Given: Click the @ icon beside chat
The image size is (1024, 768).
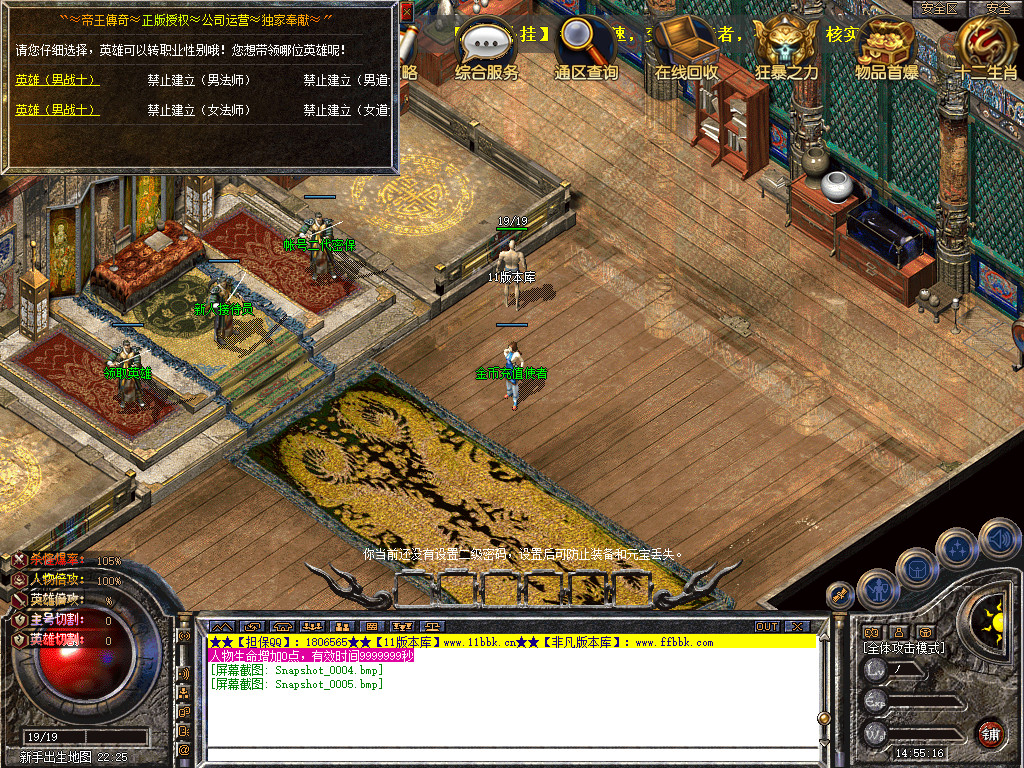Looking at the screenshot, I should pos(184,748).
